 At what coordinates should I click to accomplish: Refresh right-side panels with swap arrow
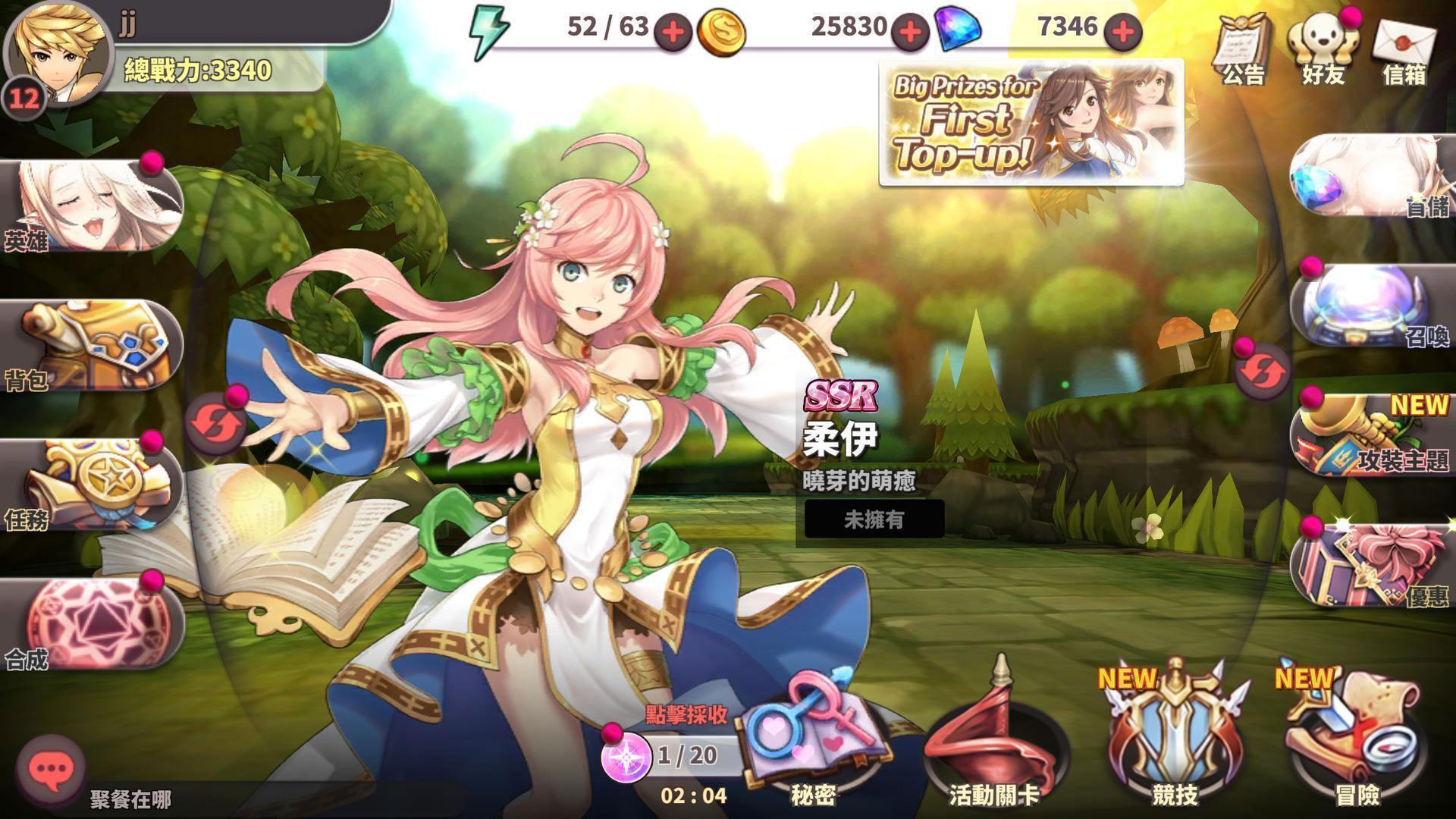coord(1263,369)
